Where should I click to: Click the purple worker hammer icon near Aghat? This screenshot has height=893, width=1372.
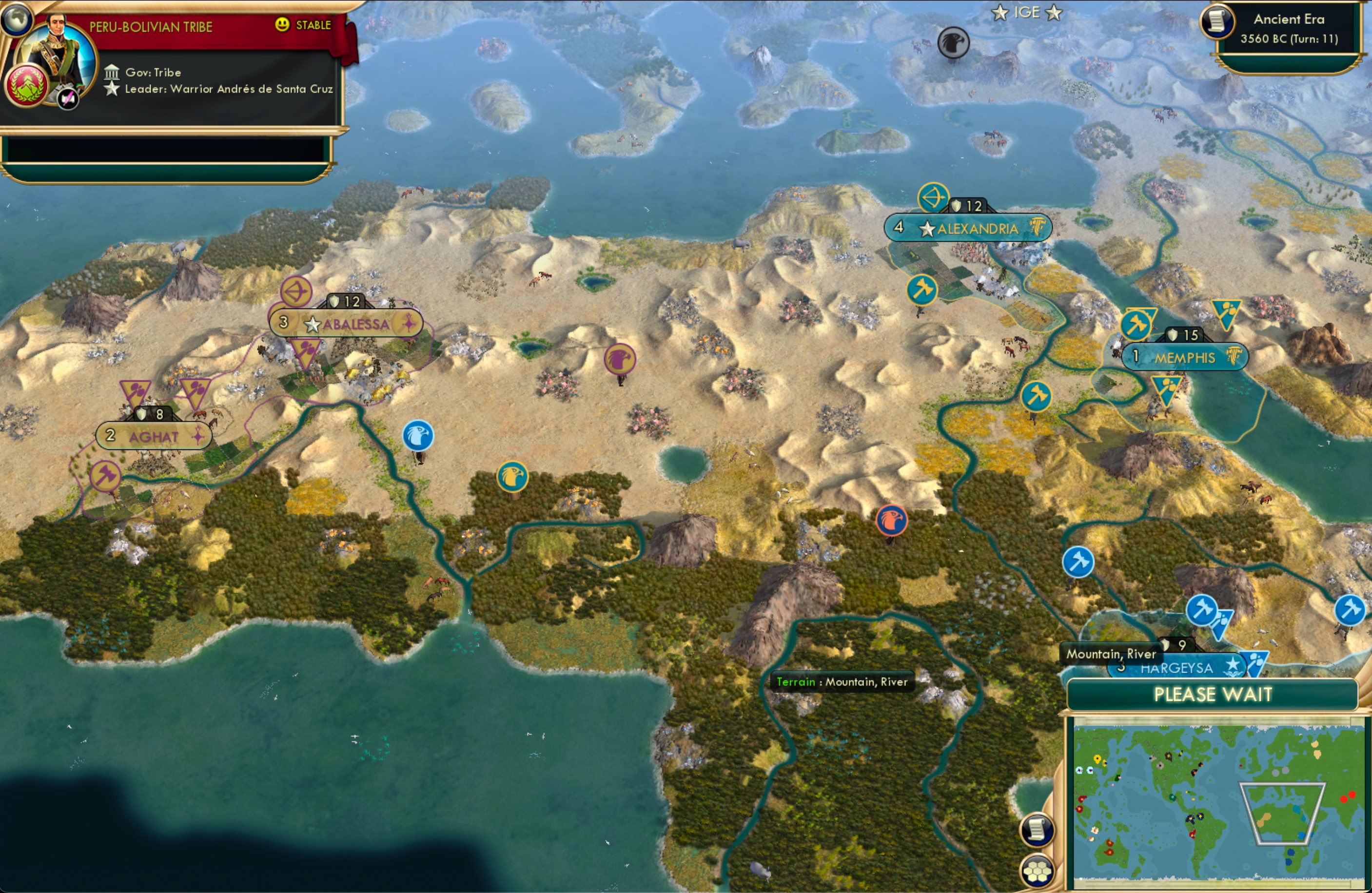[x=105, y=477]
